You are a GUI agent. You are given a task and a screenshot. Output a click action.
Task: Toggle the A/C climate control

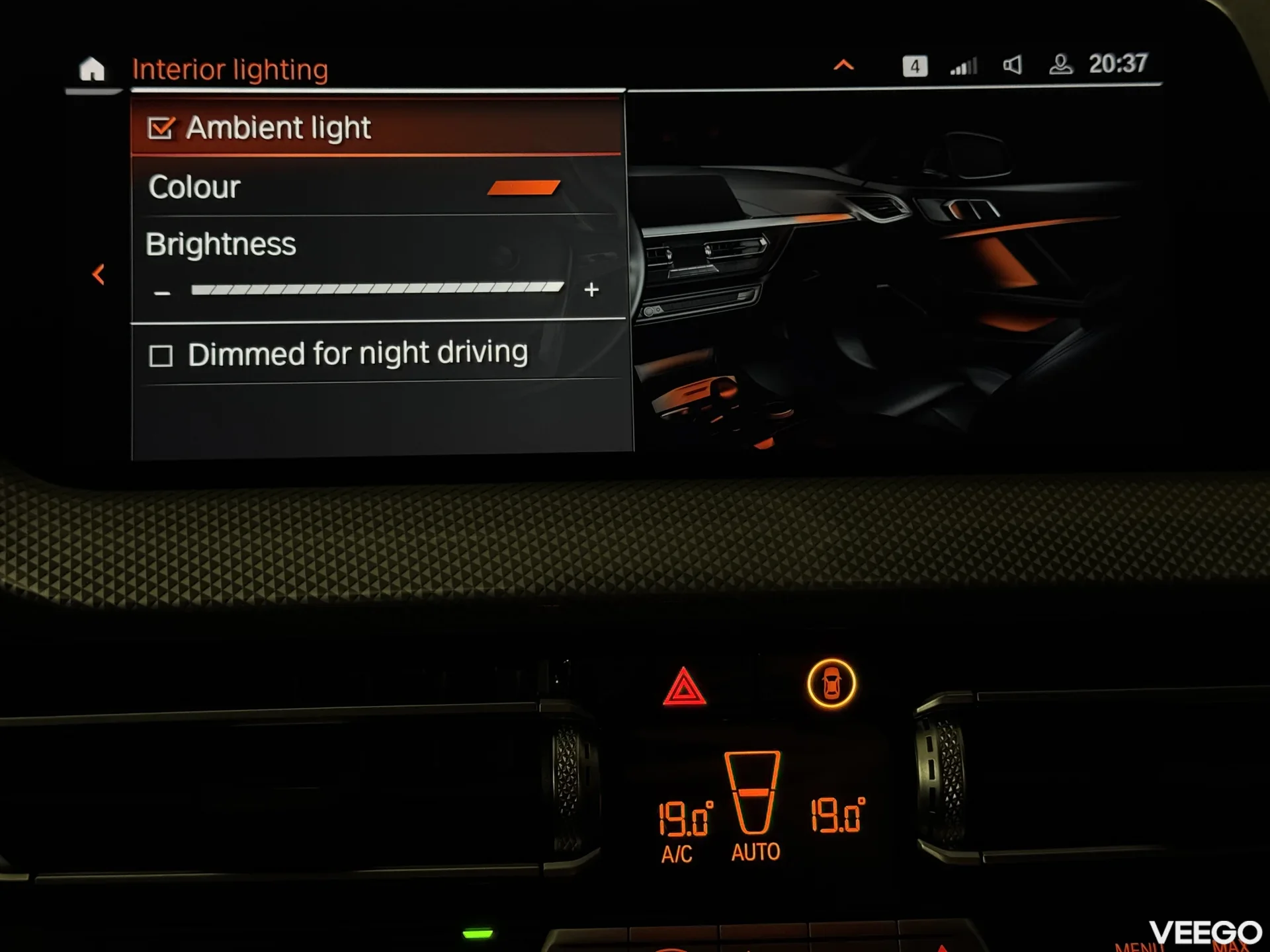click(677, 853)
